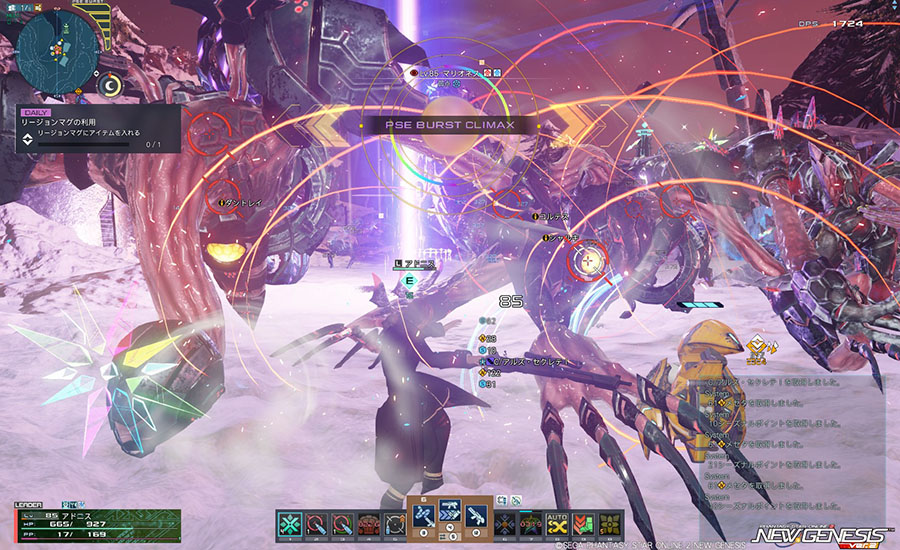Activate the yellow flower-emblem hotbar slot

[x=610, y=522]
